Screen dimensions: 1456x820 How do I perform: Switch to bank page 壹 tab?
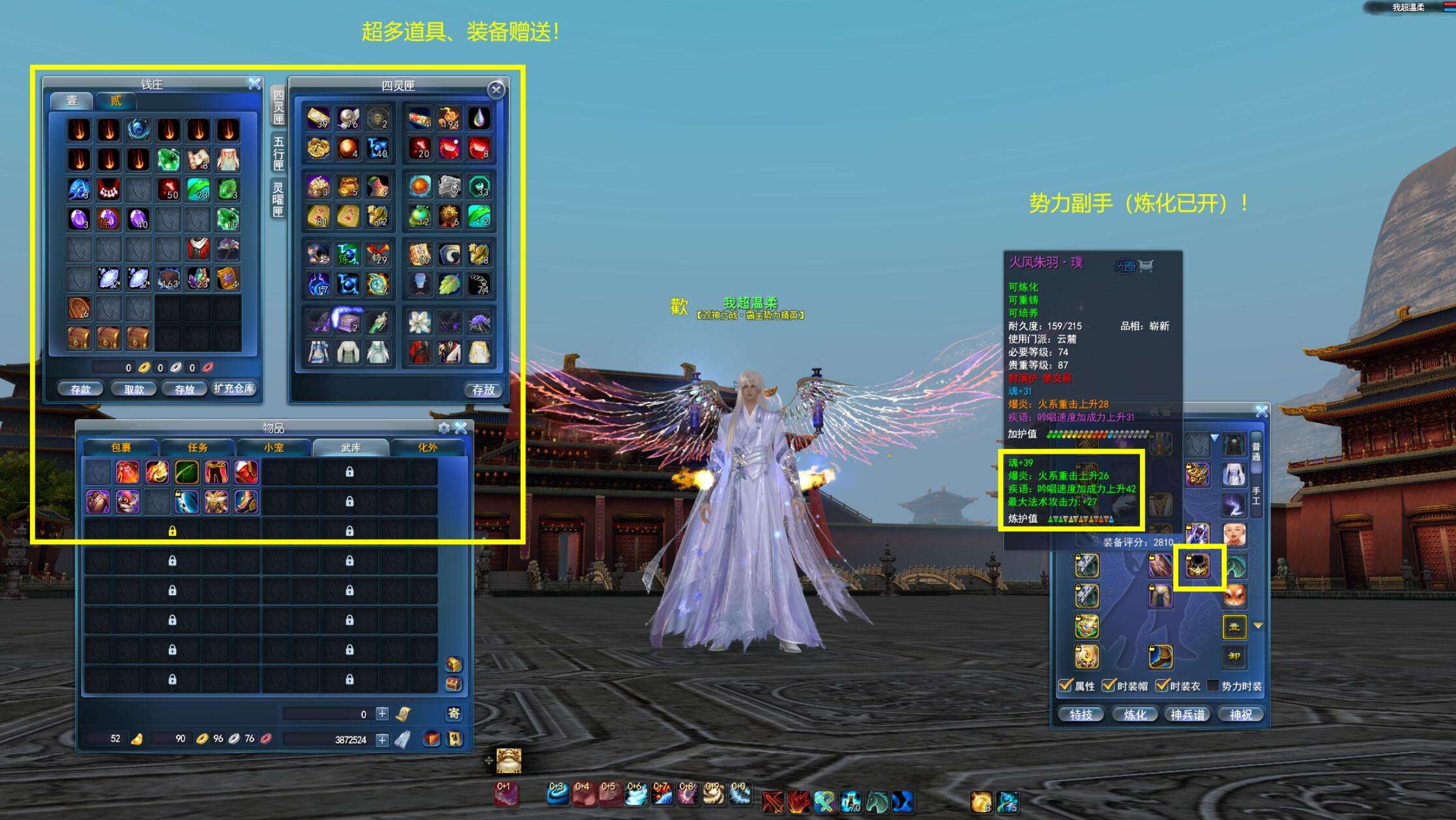pos(72,100)
